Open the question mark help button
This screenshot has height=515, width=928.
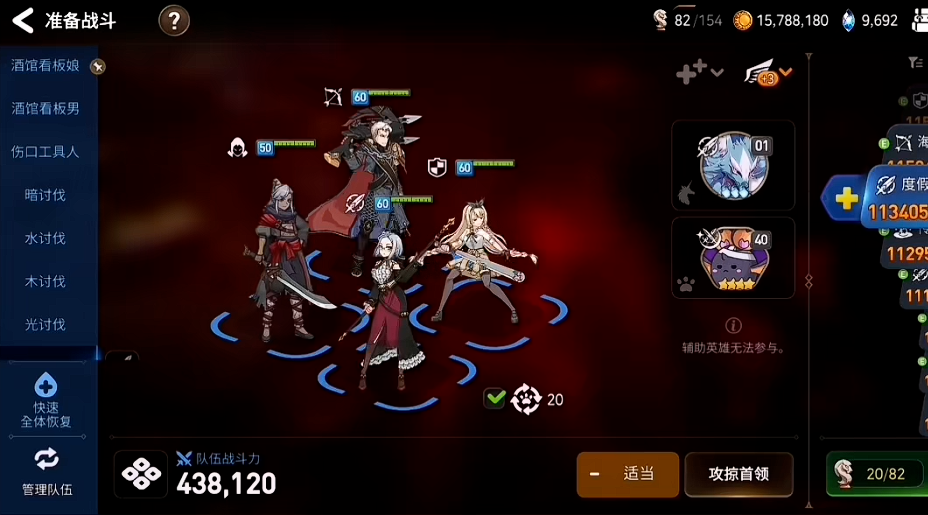(x=174, y=20)
